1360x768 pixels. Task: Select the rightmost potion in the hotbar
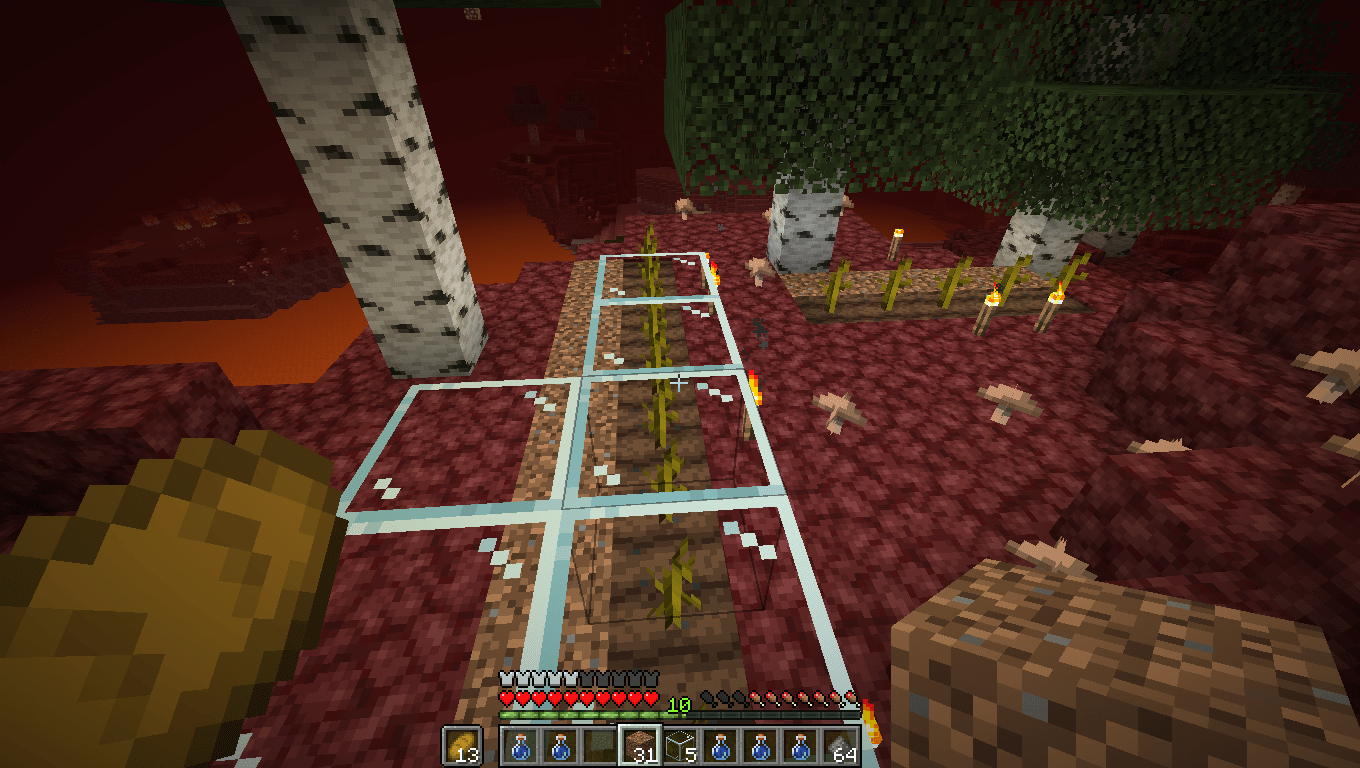point(799,745)
